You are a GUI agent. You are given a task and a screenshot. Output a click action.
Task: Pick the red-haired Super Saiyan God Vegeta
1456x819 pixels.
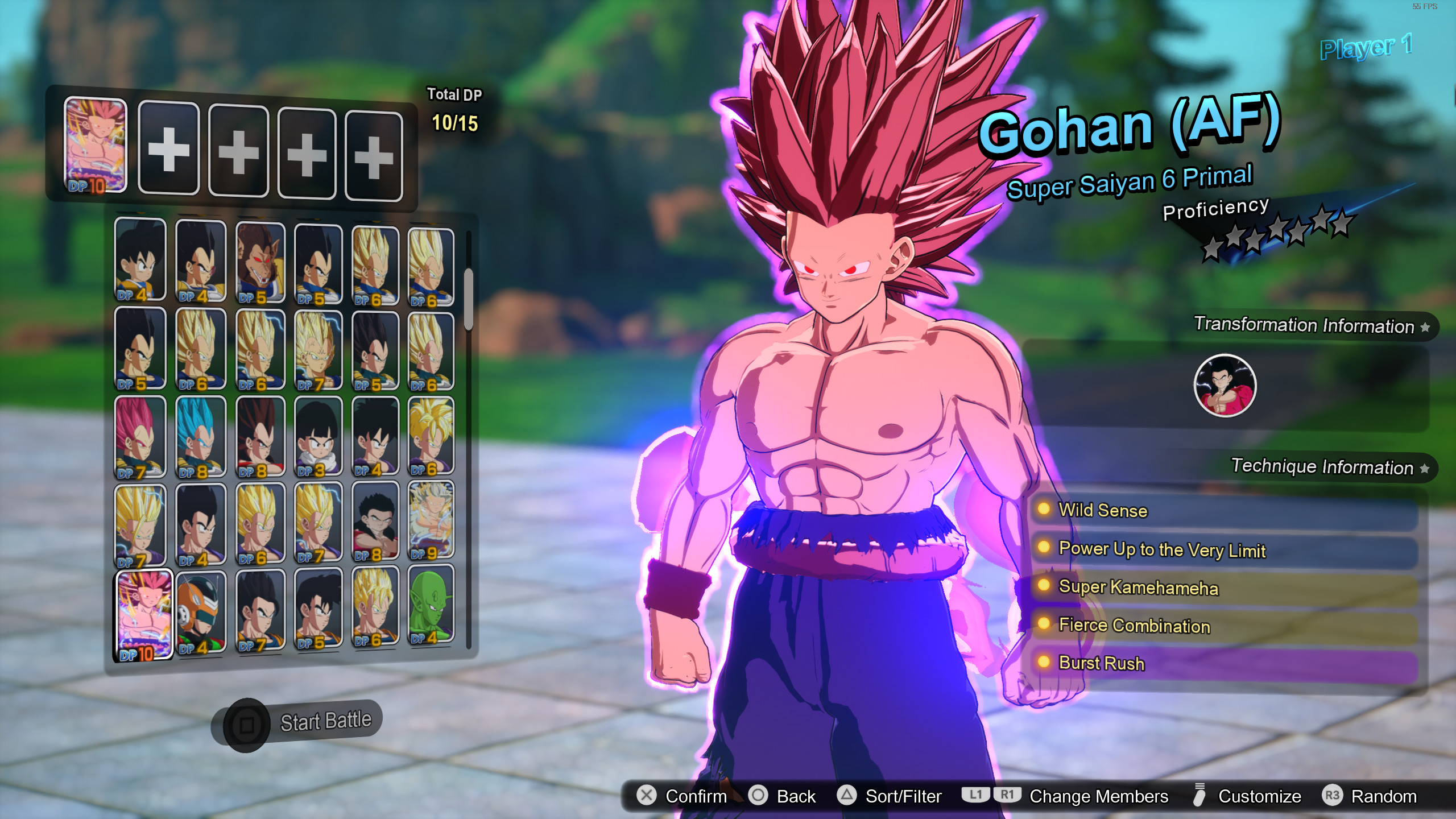pyautogui.click(x=140, y=437)
